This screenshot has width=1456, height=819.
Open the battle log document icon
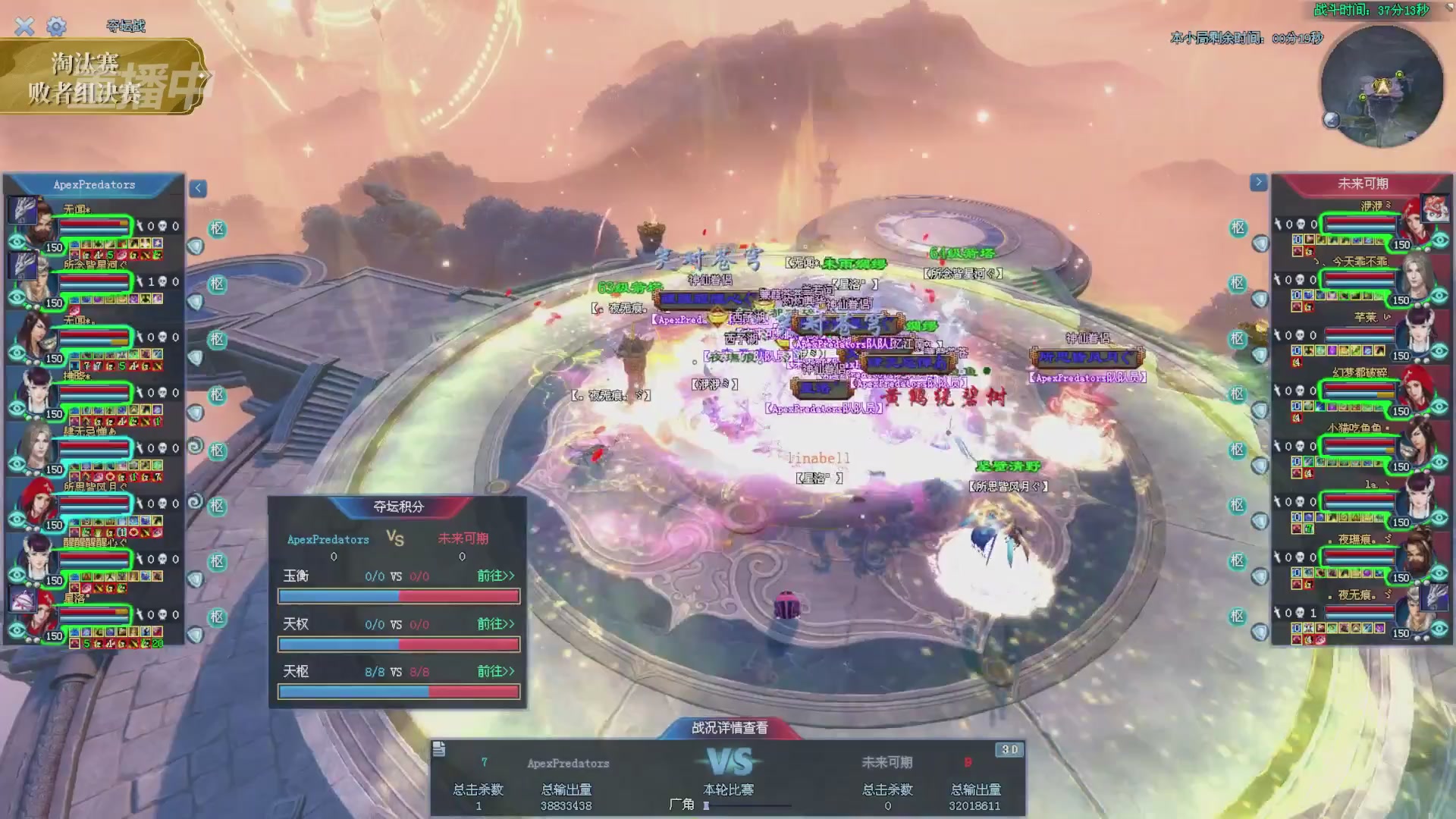click(x=439, y=750)
